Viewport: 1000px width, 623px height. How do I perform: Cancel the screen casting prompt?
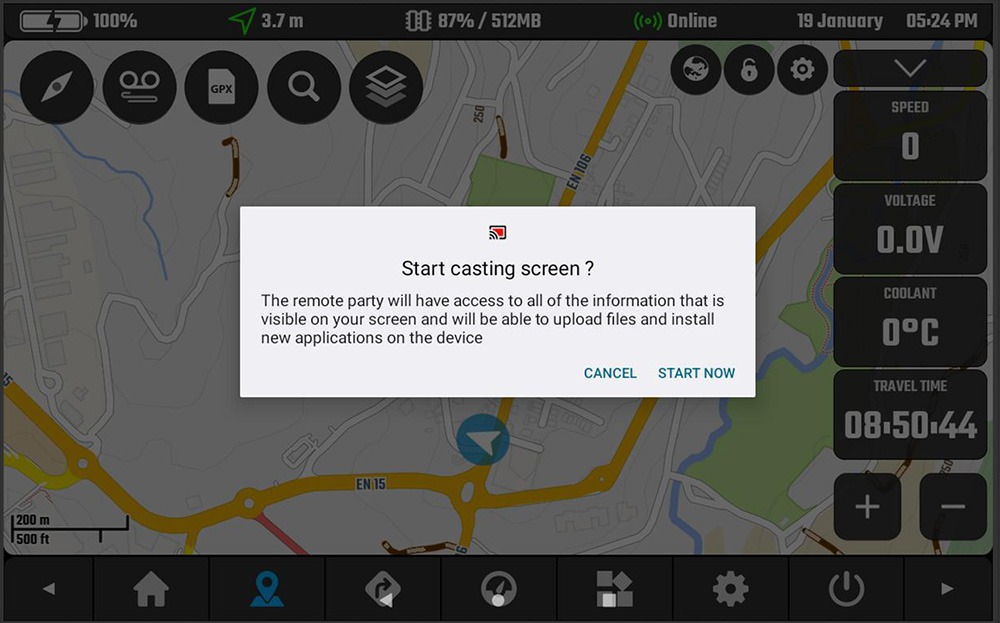tap(610, 373)
